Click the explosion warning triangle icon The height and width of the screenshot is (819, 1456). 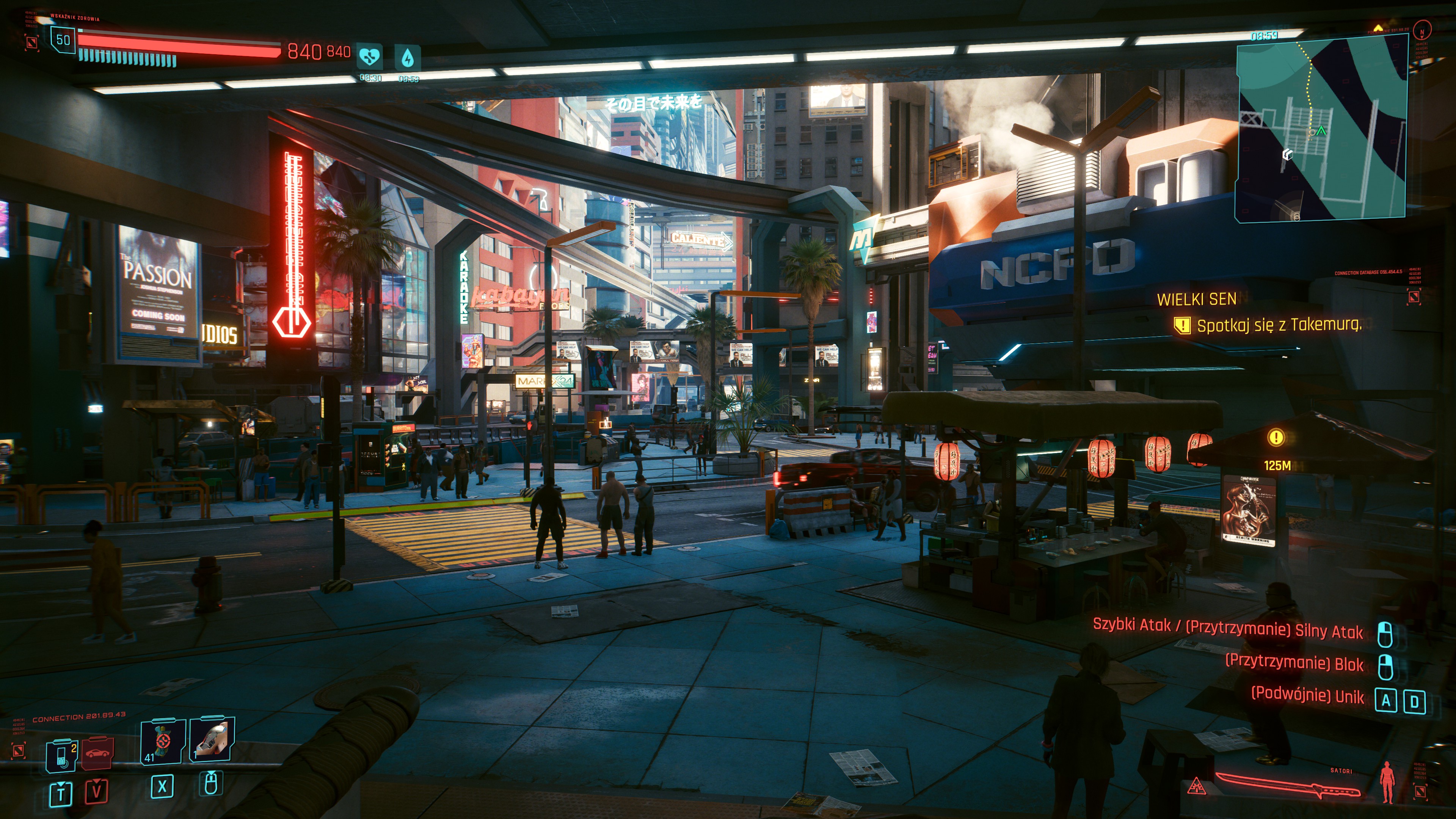1196,786
